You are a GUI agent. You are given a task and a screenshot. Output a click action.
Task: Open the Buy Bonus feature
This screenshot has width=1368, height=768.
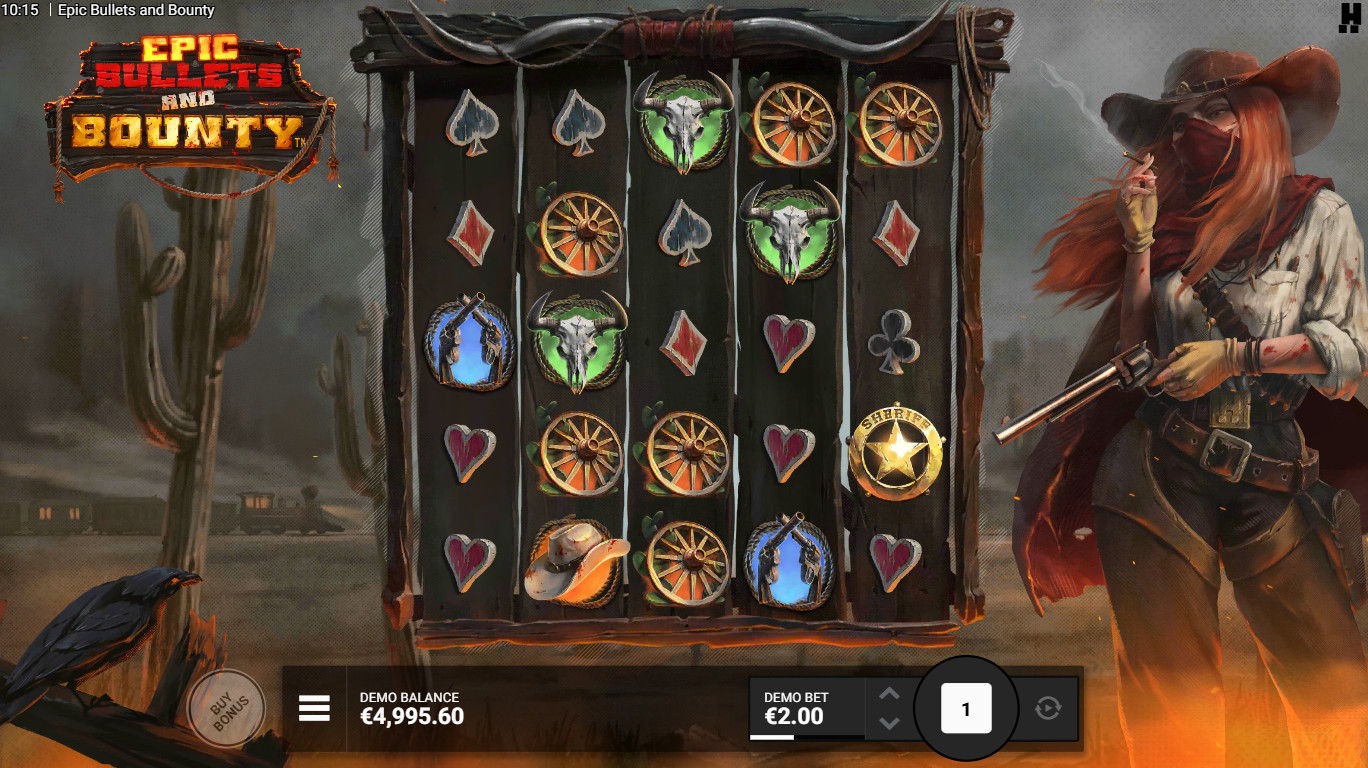pyautogui.click(x=226, y=708)
